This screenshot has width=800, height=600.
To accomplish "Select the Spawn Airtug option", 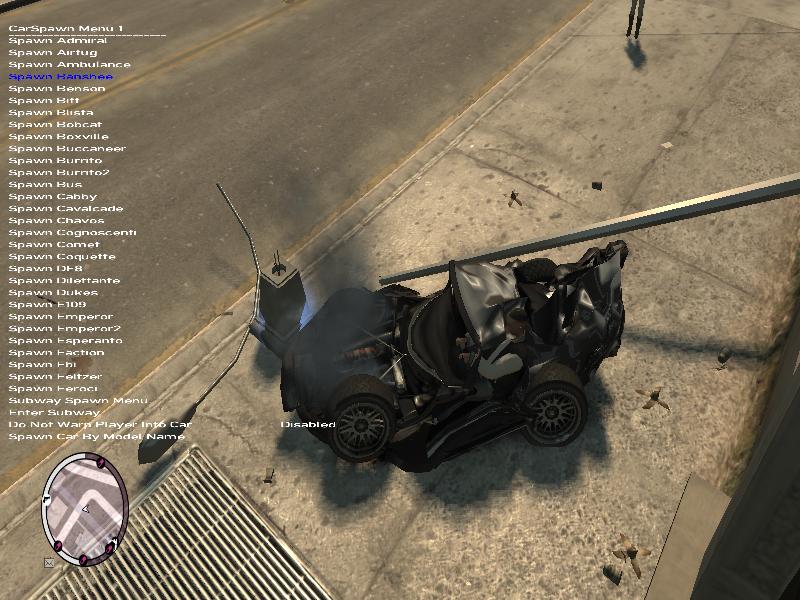I will tap(55, 53).
